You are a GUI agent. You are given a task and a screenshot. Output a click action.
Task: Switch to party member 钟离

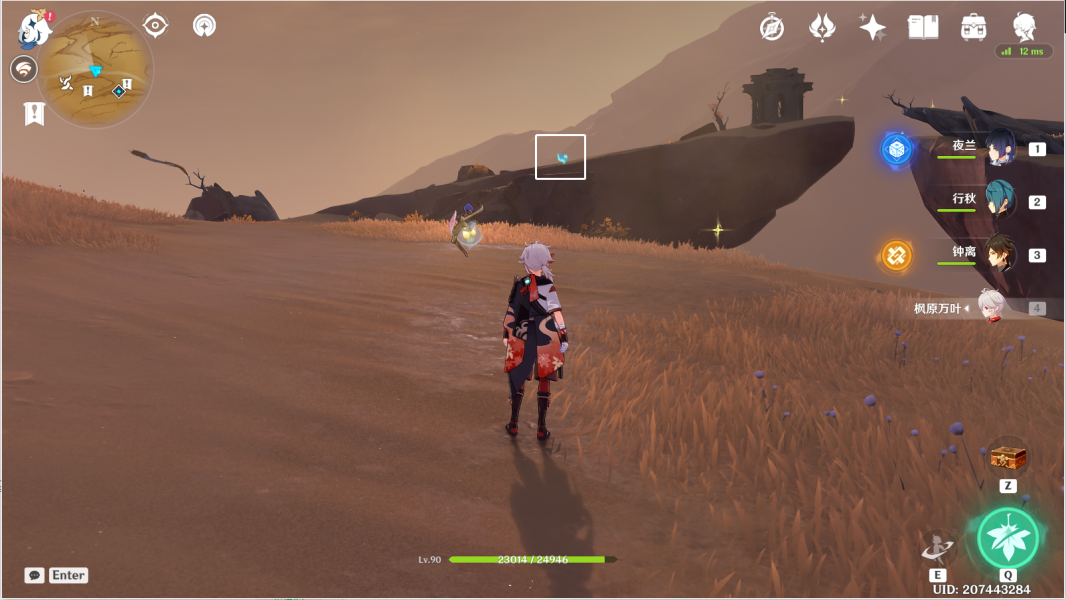point(999,254)
